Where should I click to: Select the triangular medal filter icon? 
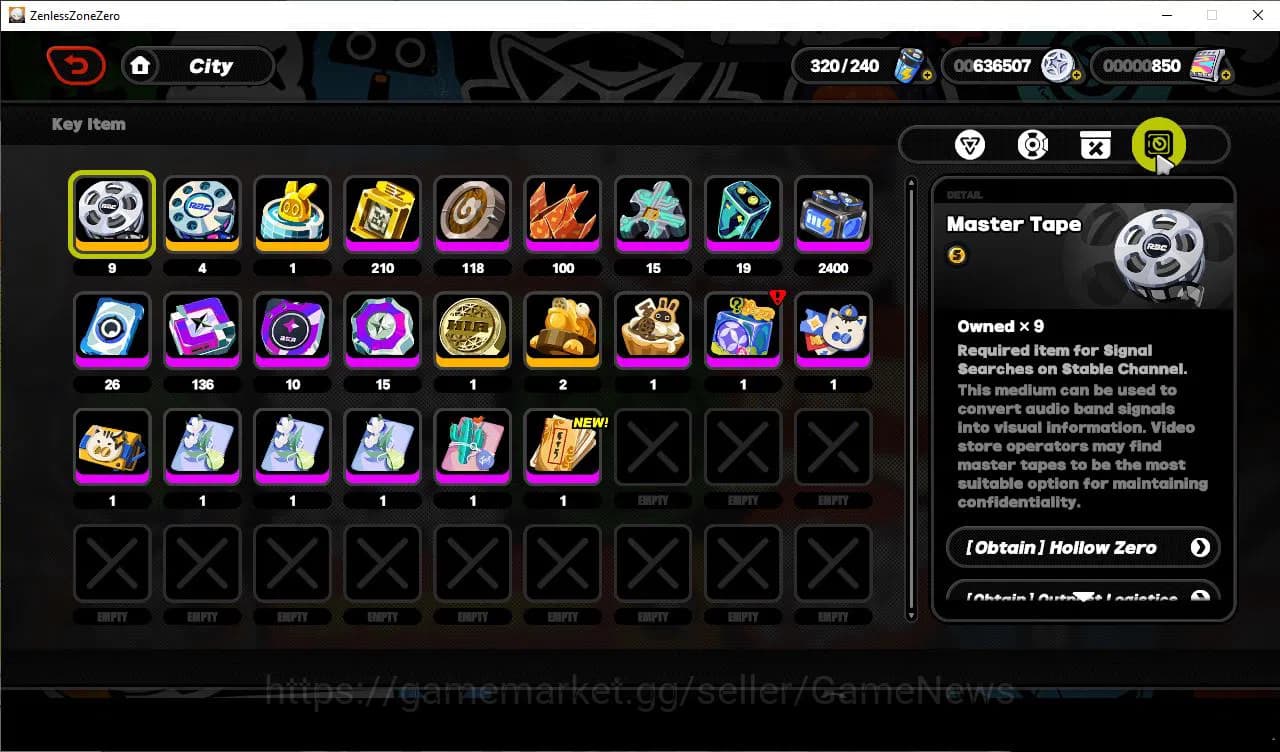coord(969,144)
